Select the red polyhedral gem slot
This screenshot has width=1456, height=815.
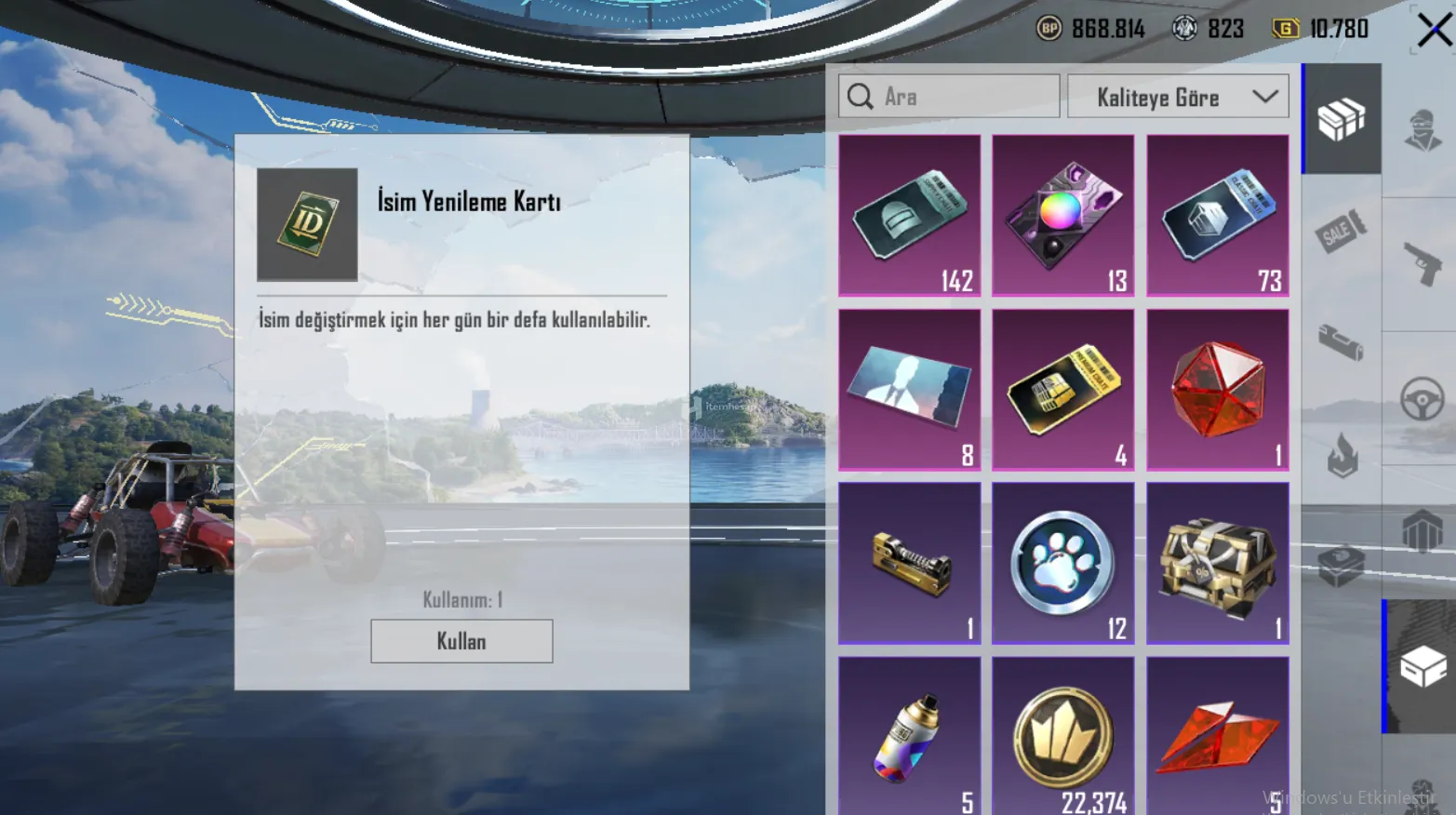[1217, 389]
